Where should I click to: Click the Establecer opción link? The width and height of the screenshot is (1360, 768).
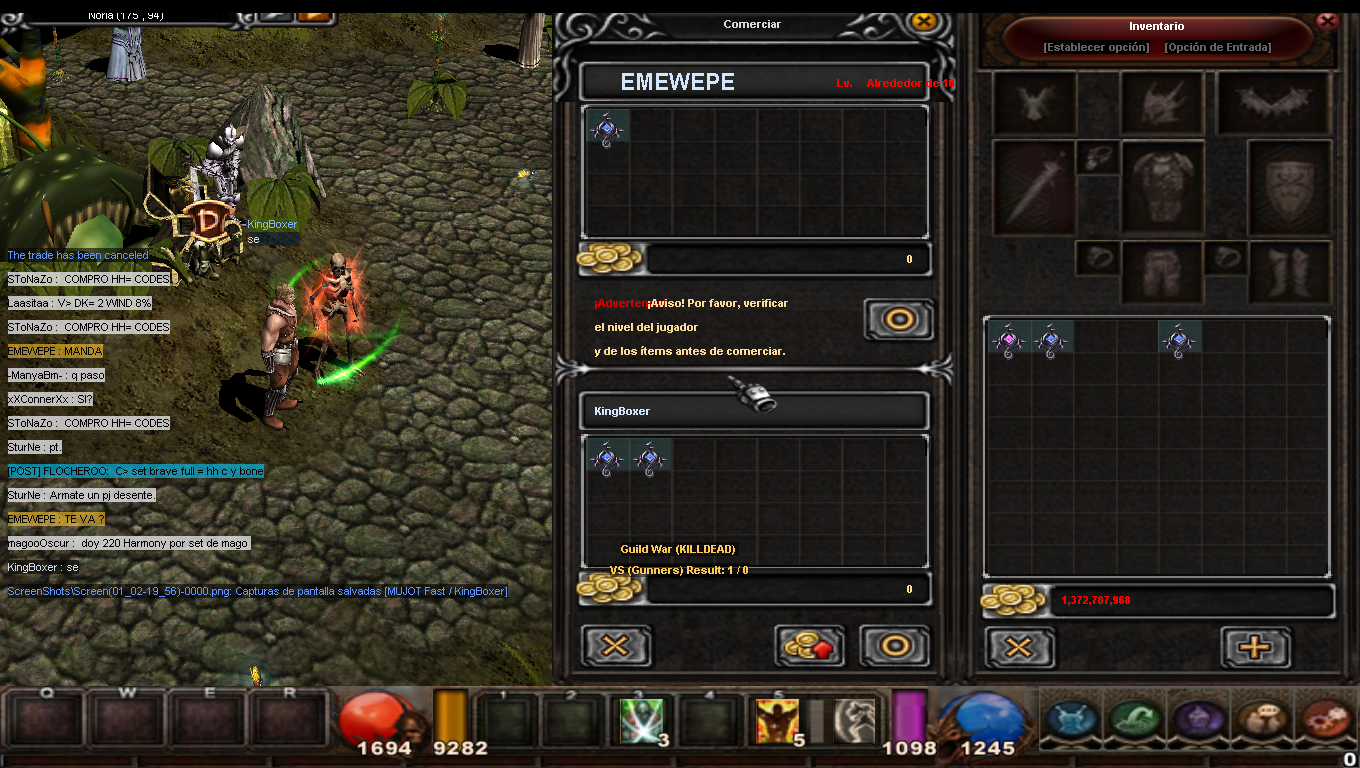point(1095,47)
